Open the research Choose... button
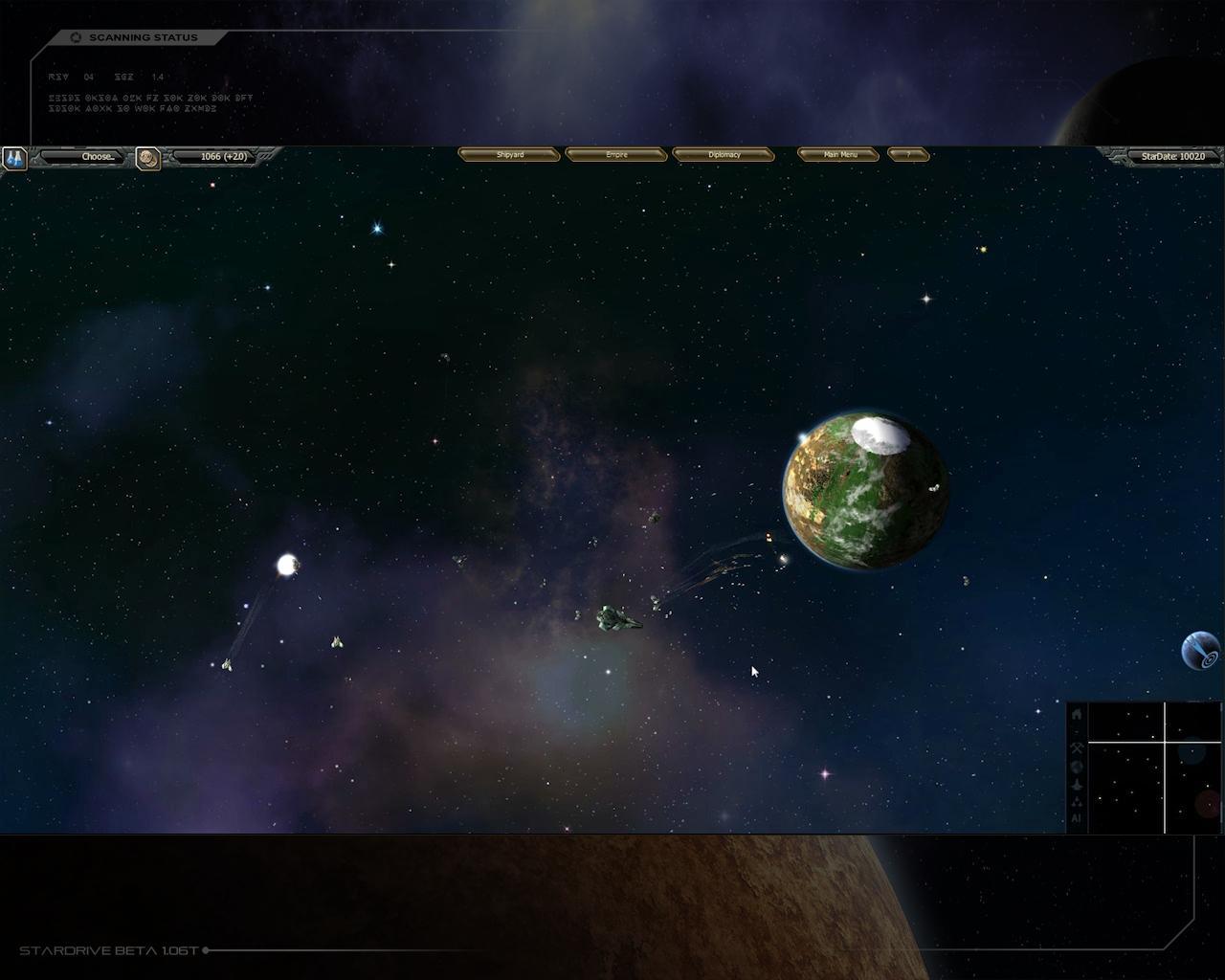 click(83, 157)
